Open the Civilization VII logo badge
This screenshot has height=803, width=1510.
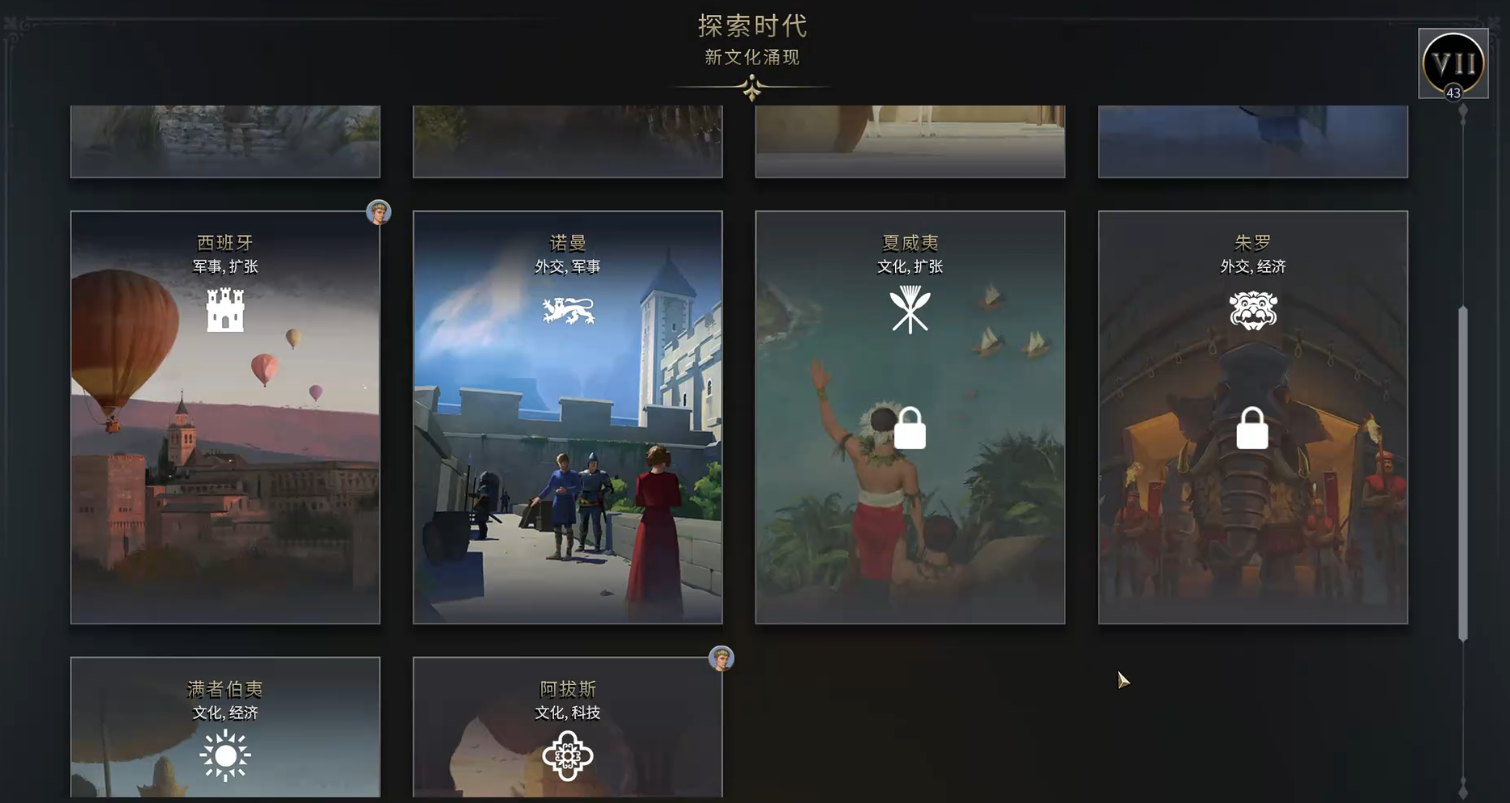click(x=1452, y=63)
